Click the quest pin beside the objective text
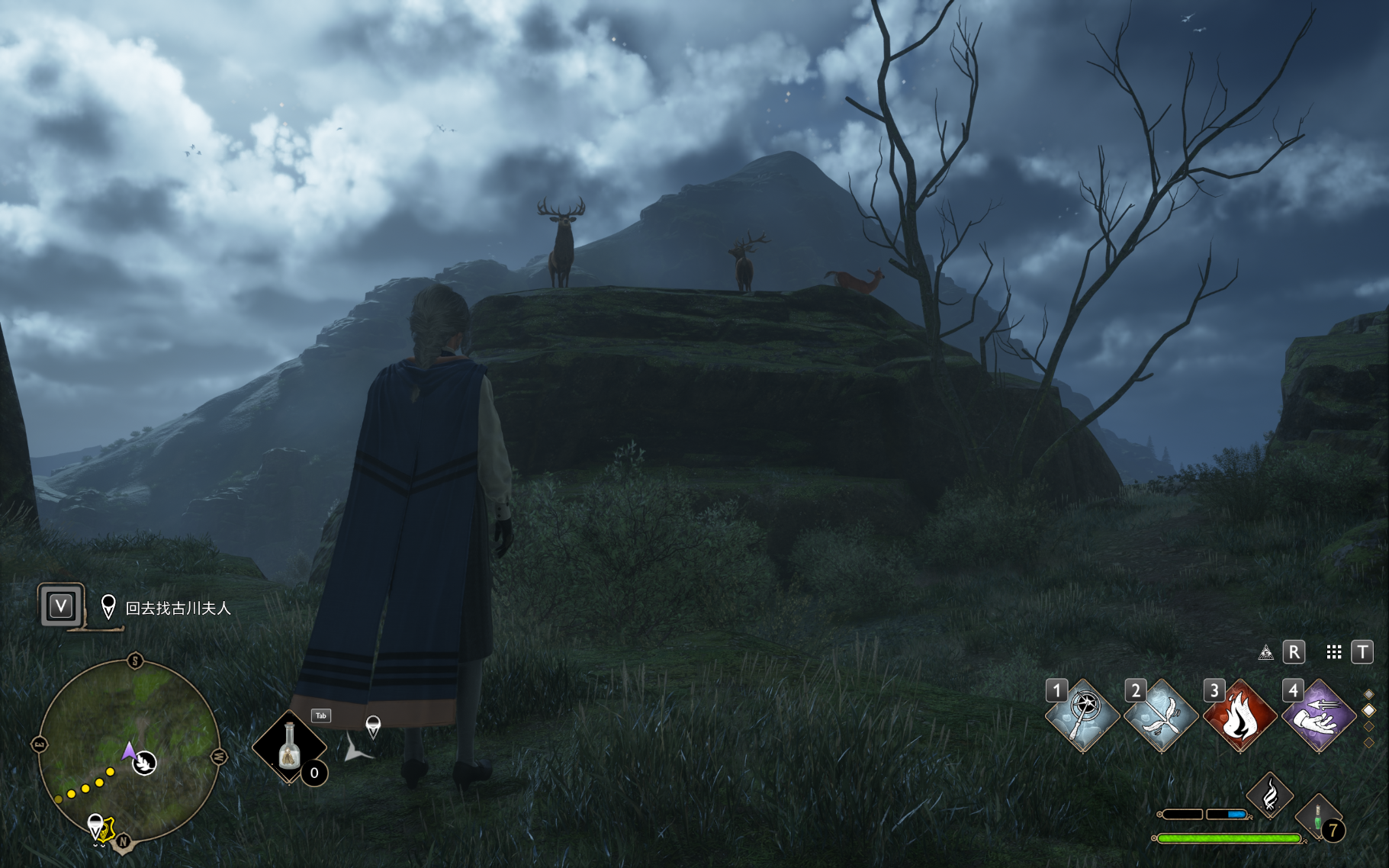Viewport: 1389px width, 868px height. click(108, 607)
